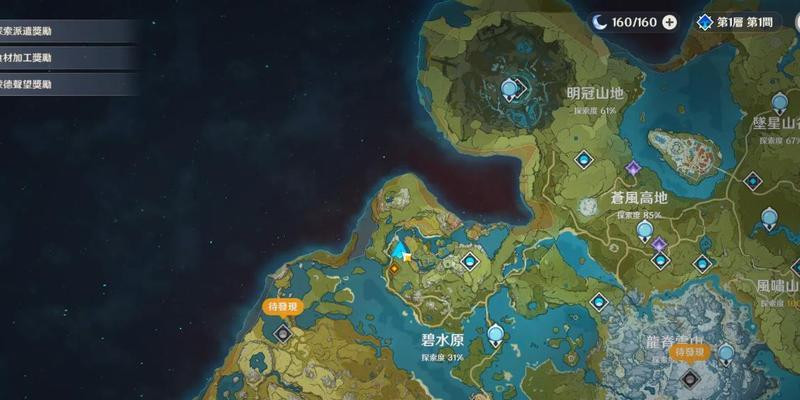Click the teleport waypoint below 明冠山地 label
Screen dimensions: 800x400
(x=584, y=159)
